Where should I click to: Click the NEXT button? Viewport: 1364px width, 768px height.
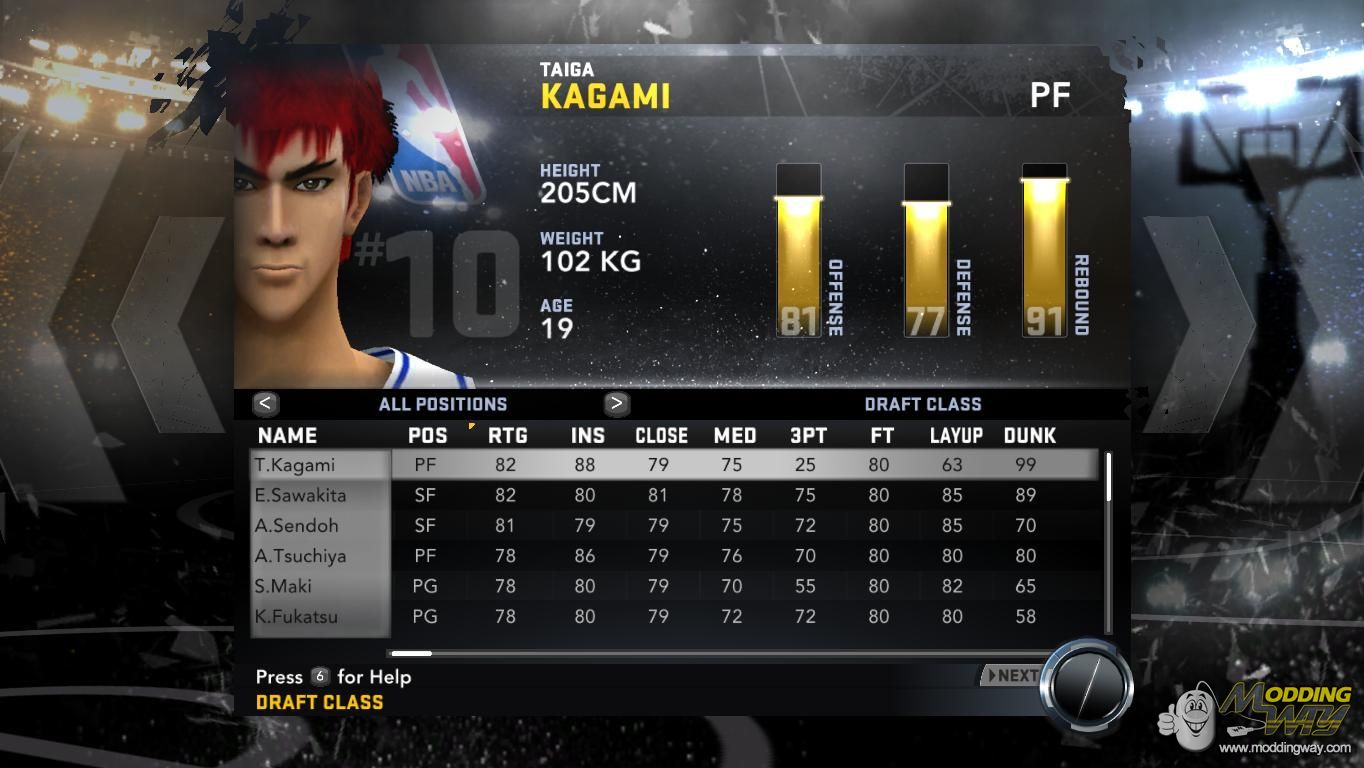tap(1012, 676)
